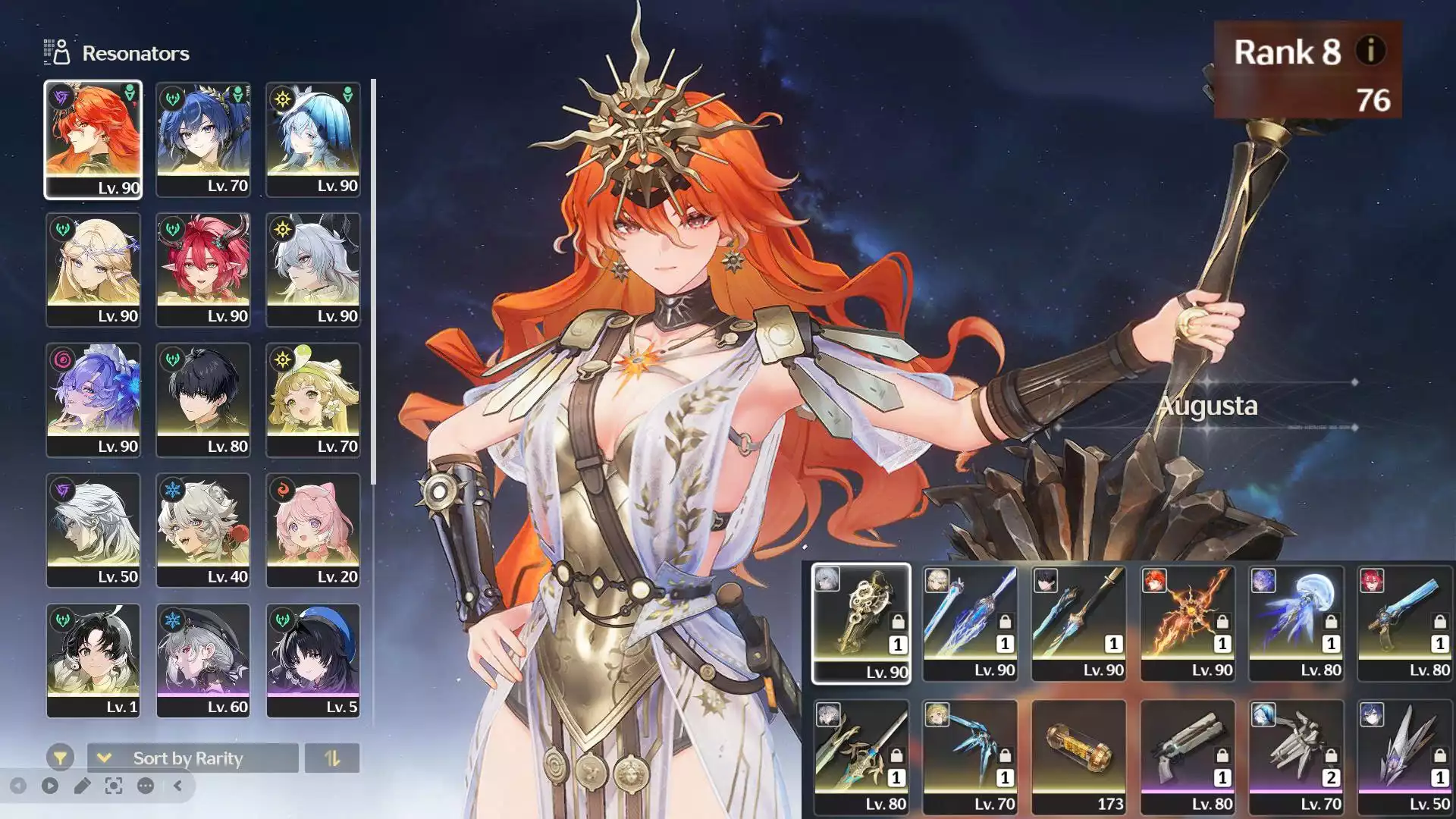Viewport: 1456px width, 819px height.
Task: Open the Sort by Rarity dropdown
Action: tap(193, 758)
